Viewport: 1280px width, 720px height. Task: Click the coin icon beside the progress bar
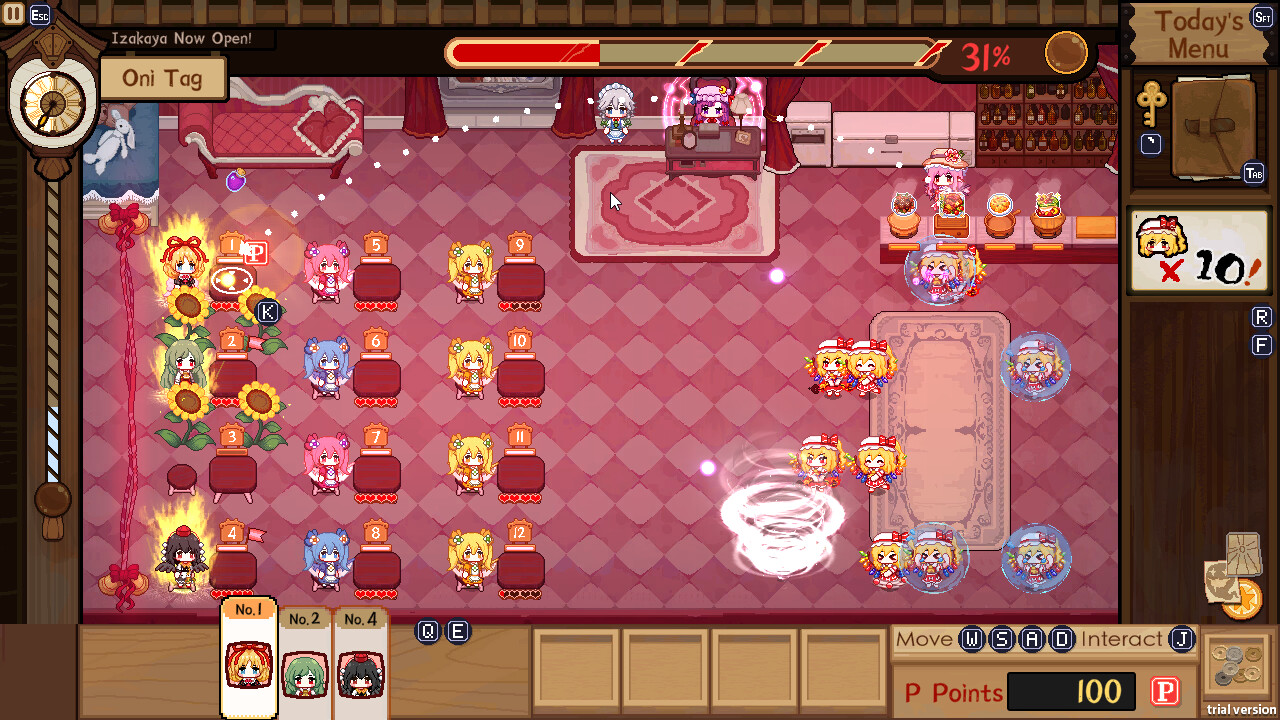pyautogui.click(x=1066, y=53)
